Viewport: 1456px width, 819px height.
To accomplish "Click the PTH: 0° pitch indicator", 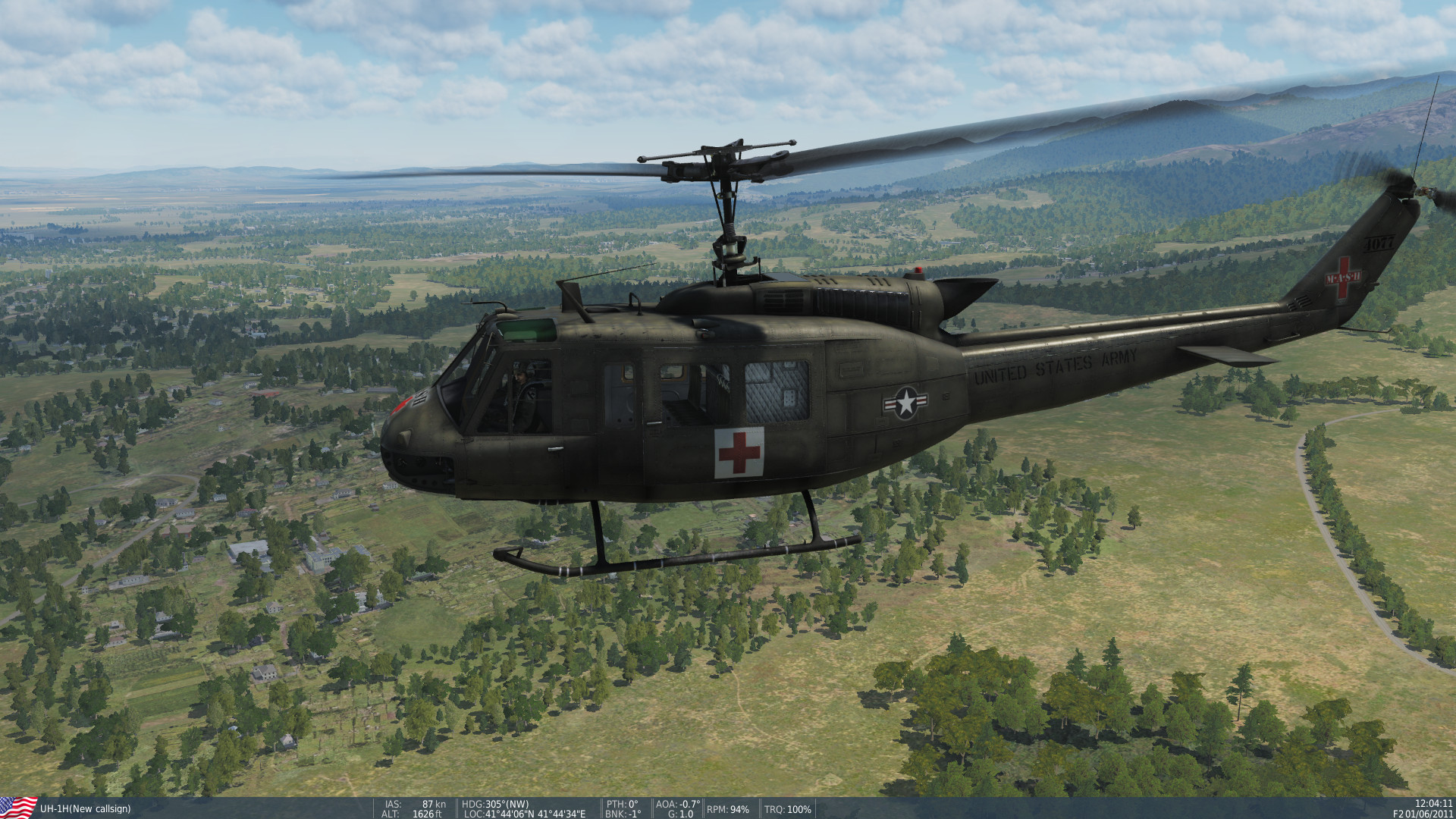I will pos(622,803).
